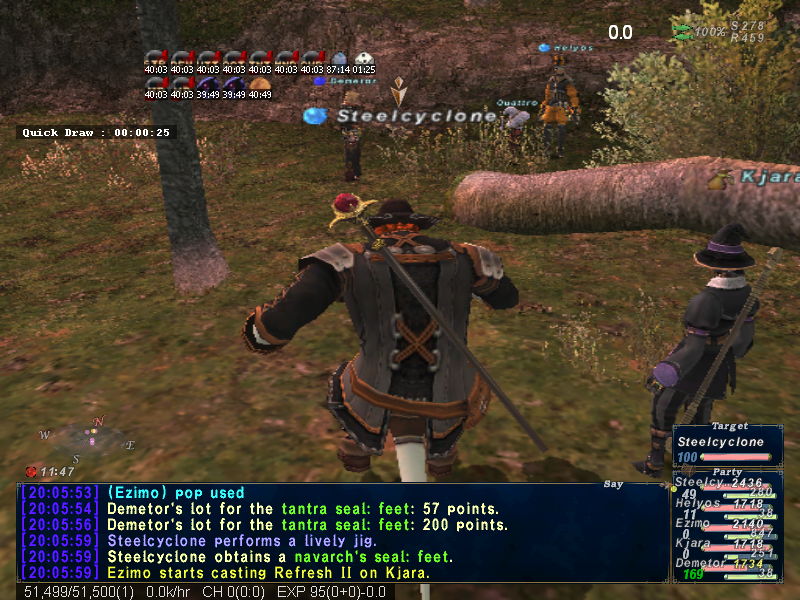Viewport: 800px width, 600px height.
Task: Click the Say chat mode label
Action: point(614,484)
